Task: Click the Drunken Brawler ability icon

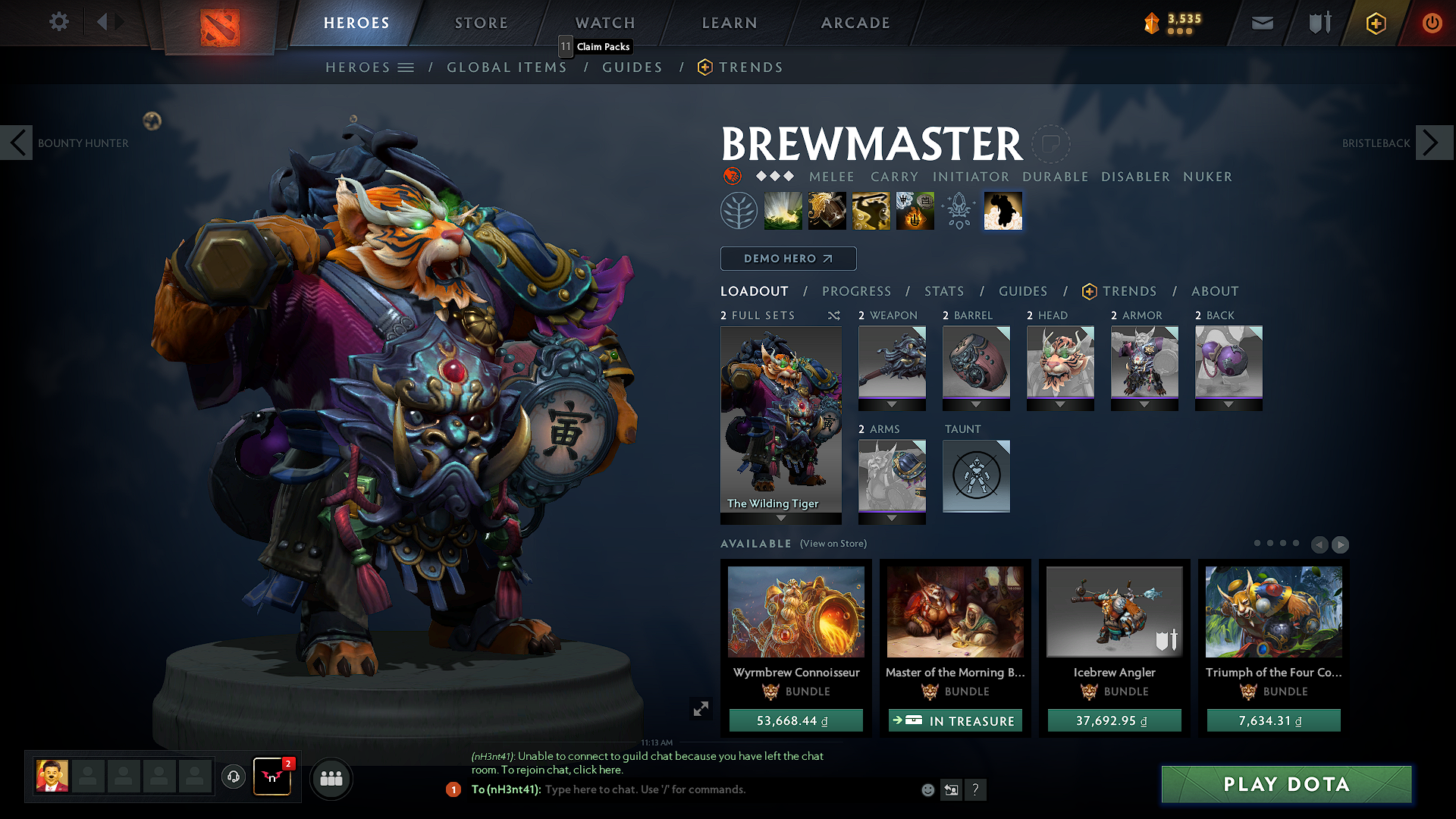Action: [x=871, y=211]
